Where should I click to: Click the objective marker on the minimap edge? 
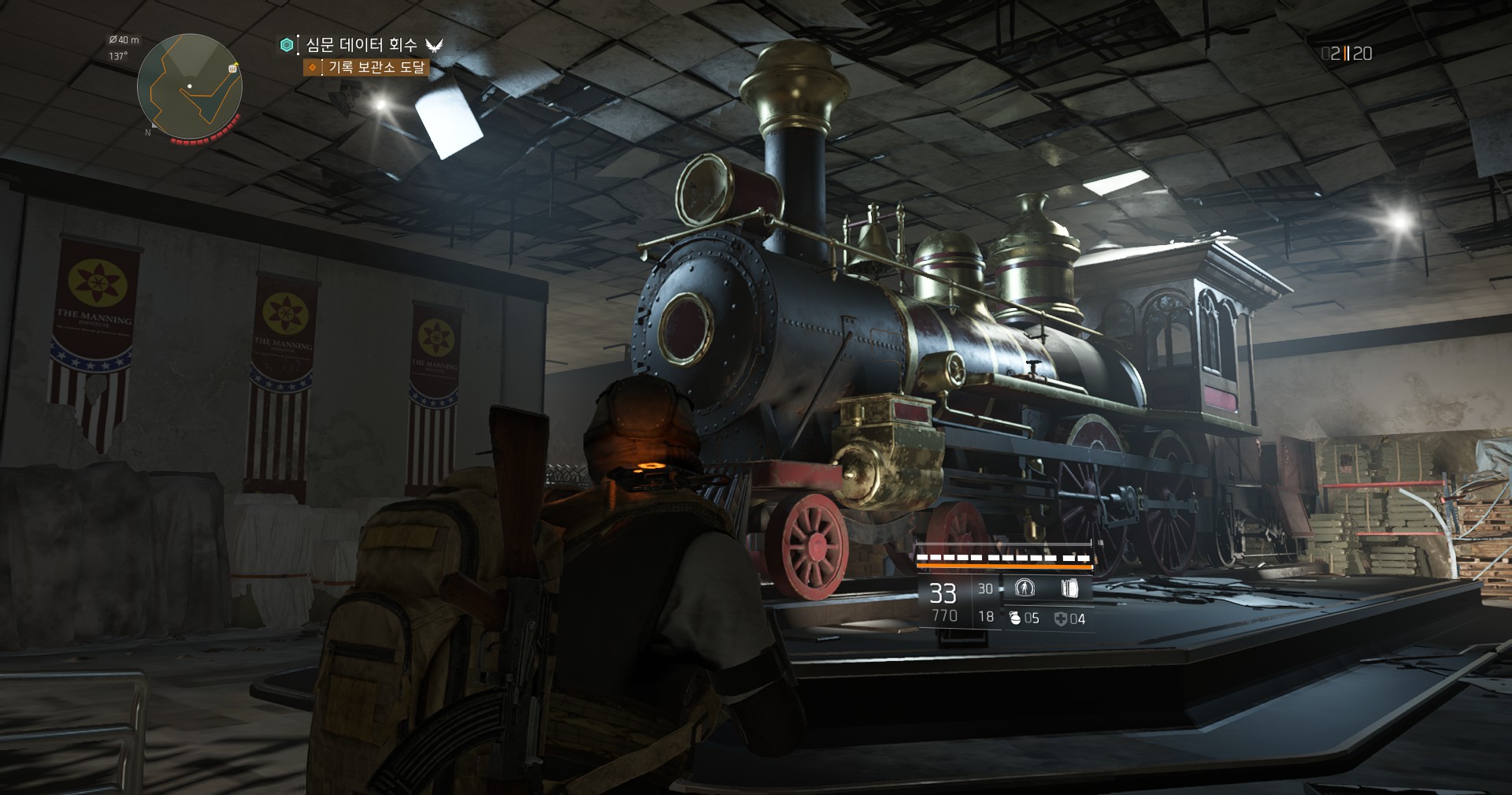[x=233, y=69]
